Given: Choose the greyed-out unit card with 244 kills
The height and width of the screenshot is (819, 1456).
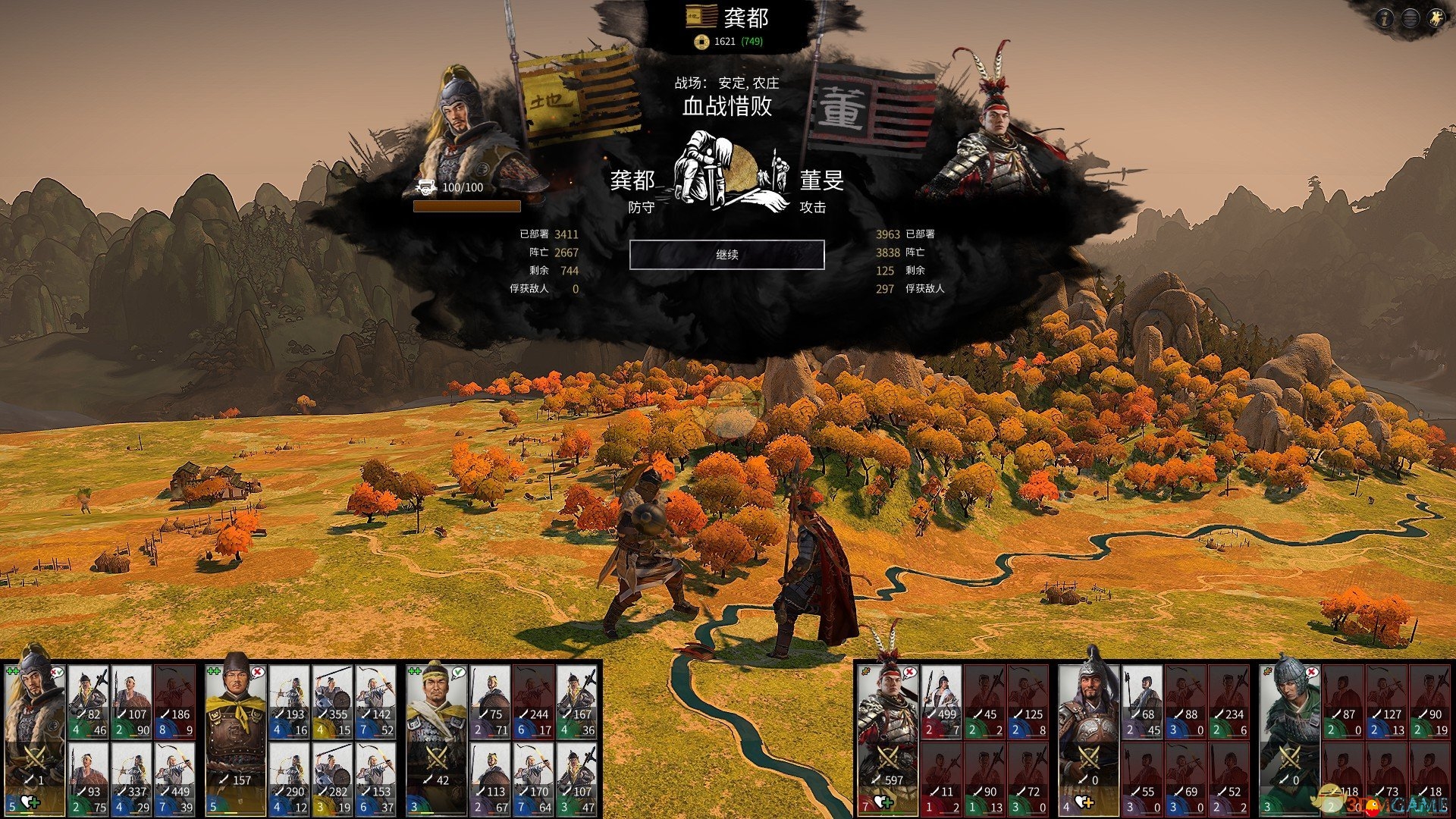Looking at the screenshot, I should pos(533,701).
